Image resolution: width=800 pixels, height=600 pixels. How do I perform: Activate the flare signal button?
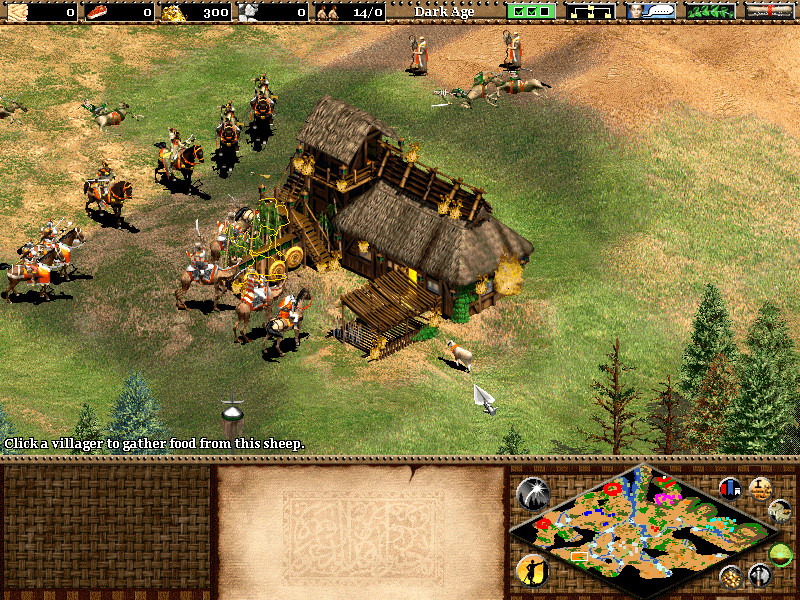[531, 492]
